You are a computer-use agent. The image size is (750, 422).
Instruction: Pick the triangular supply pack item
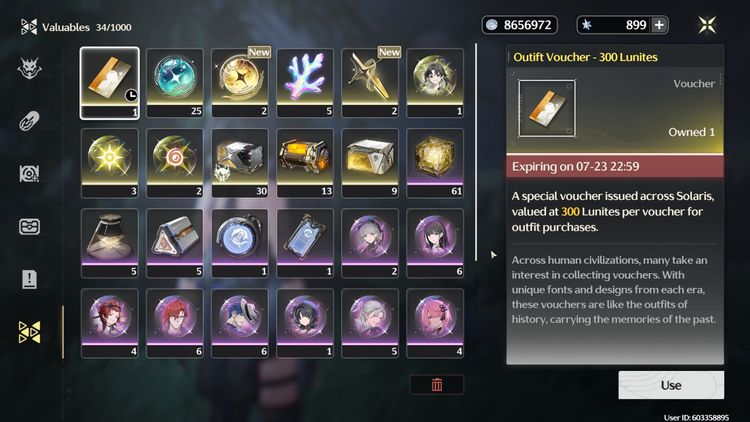tap(175, 242)
